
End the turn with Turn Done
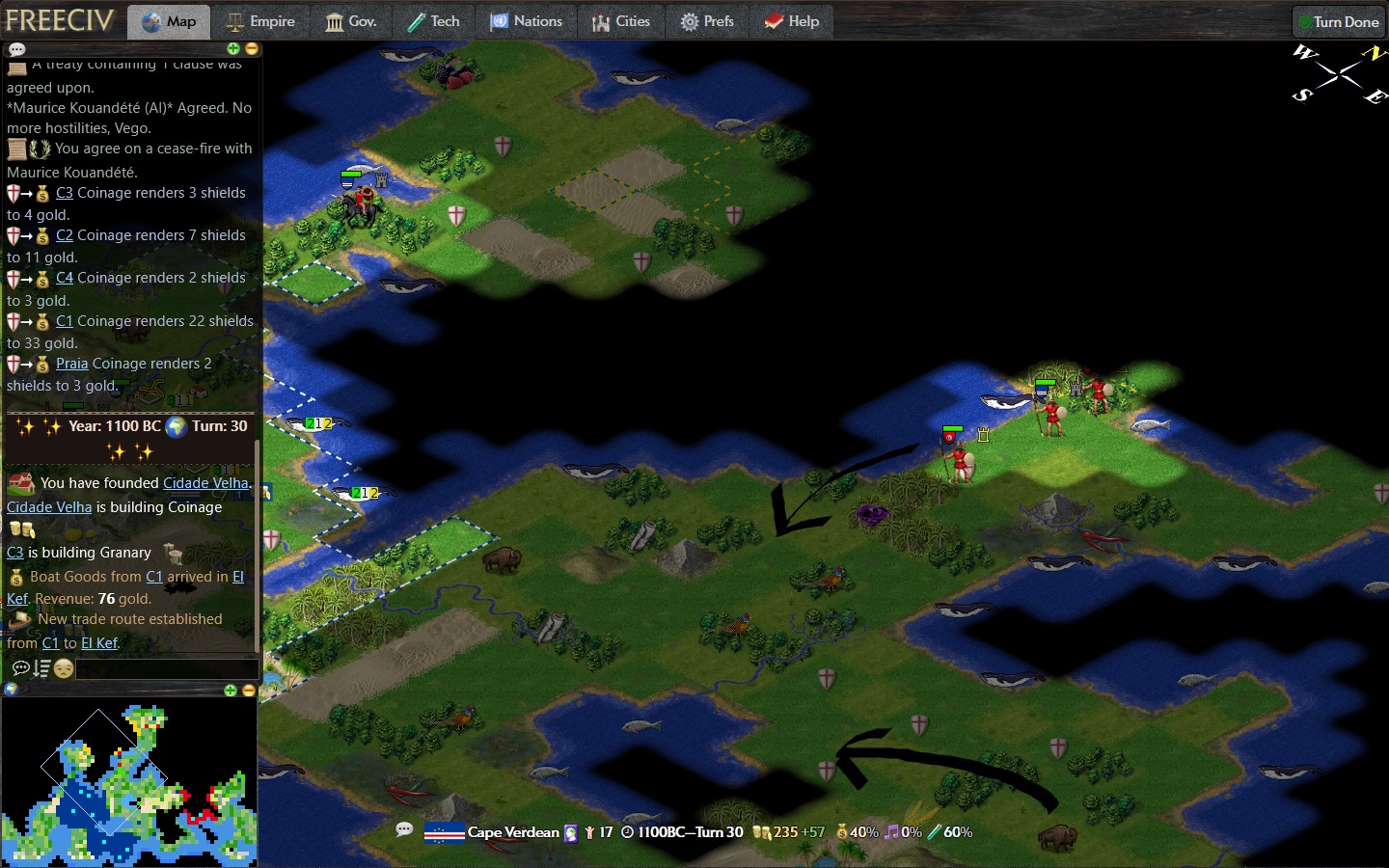tap(1339, 21)
